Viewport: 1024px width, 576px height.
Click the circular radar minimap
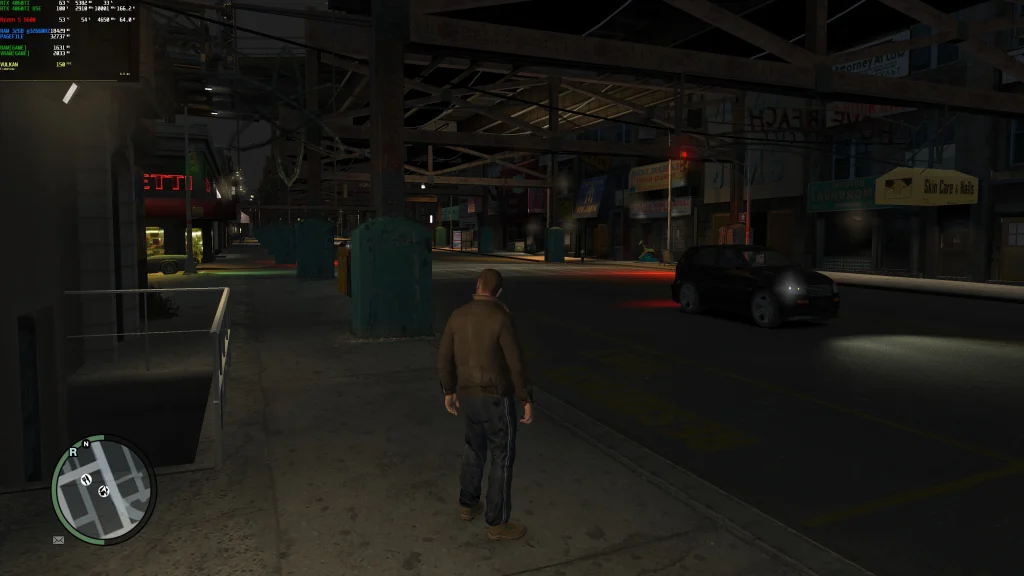pyautogui.click(x=104, y=490)
